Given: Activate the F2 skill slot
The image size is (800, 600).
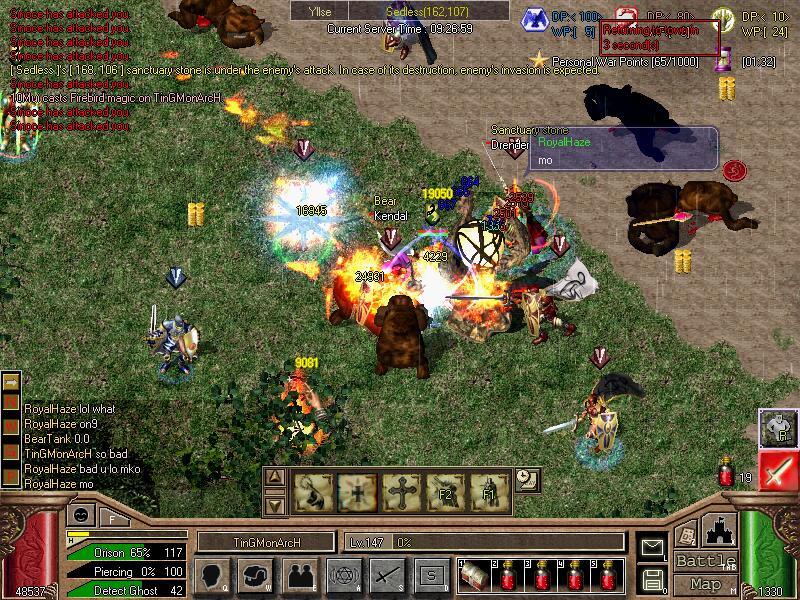Looking at the screenshot, I should [x=445, y=491].
